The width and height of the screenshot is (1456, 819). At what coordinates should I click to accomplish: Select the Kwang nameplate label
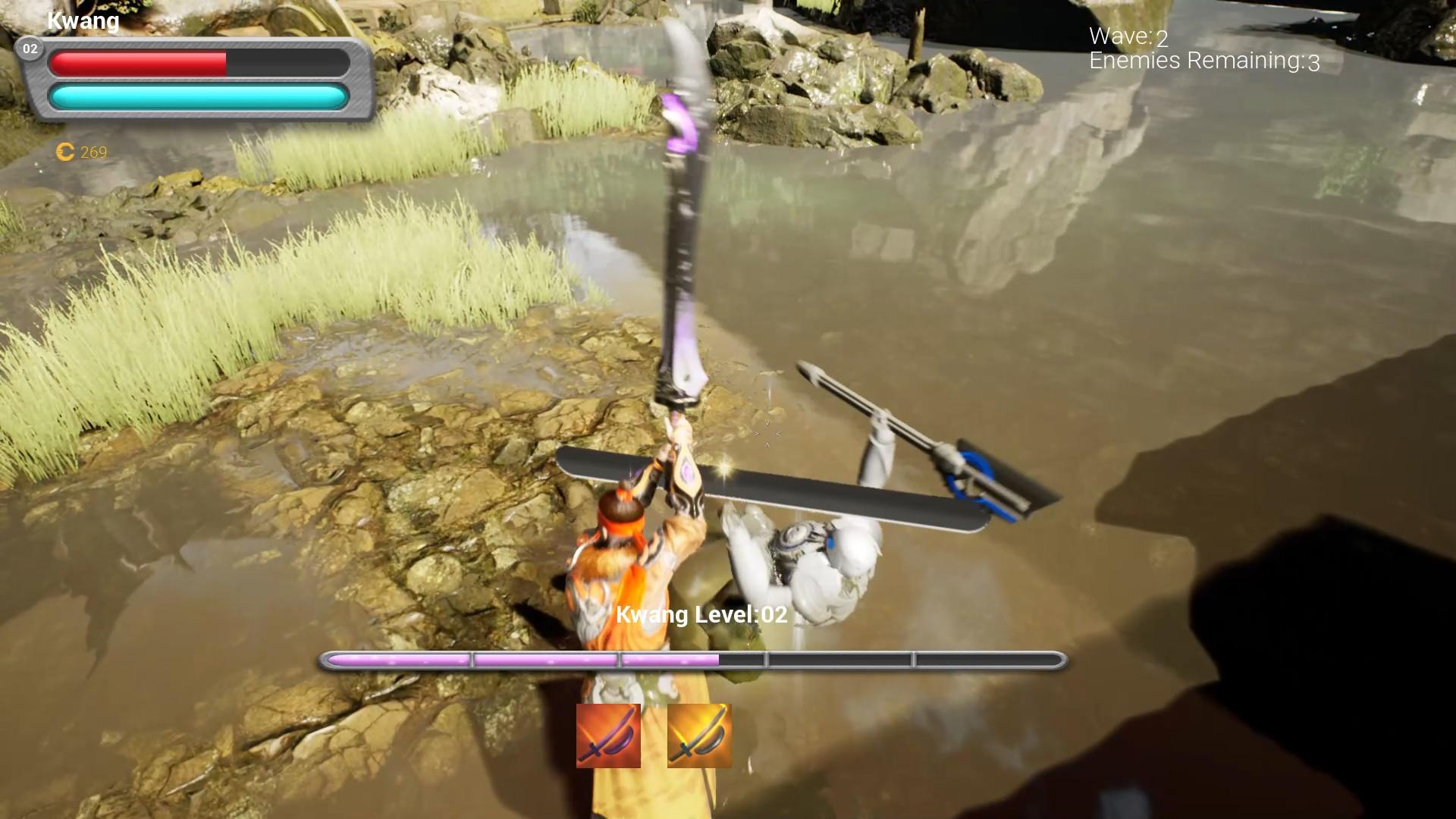(x=82, y=20)
